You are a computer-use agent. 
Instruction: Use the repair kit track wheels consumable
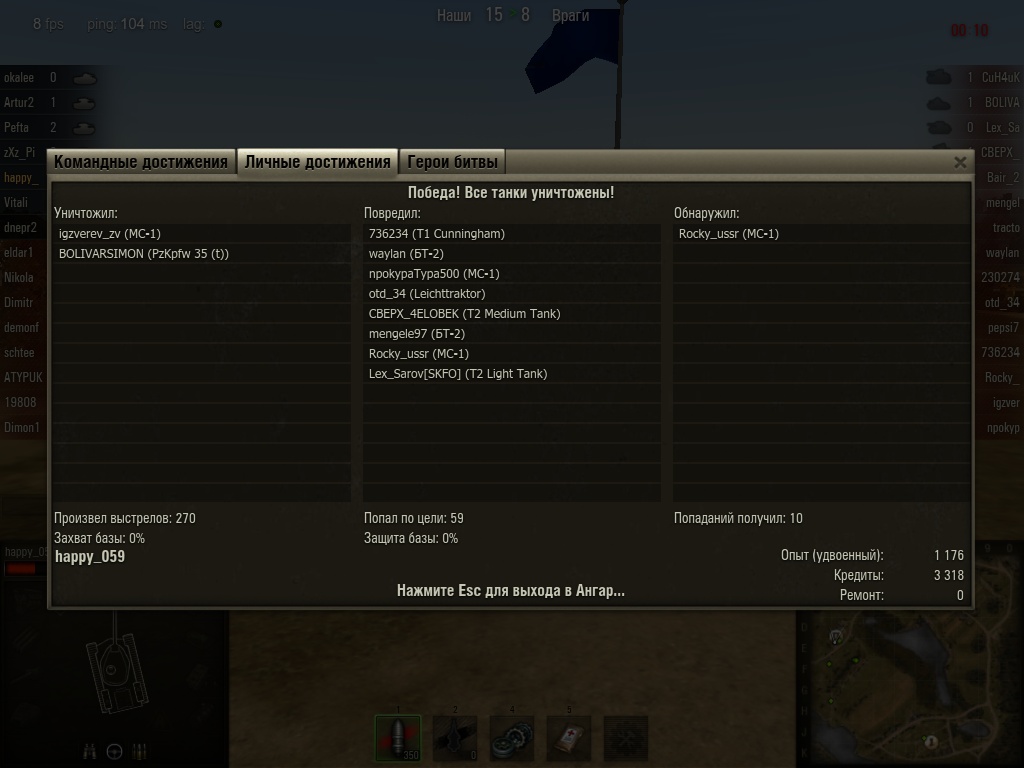512,738
